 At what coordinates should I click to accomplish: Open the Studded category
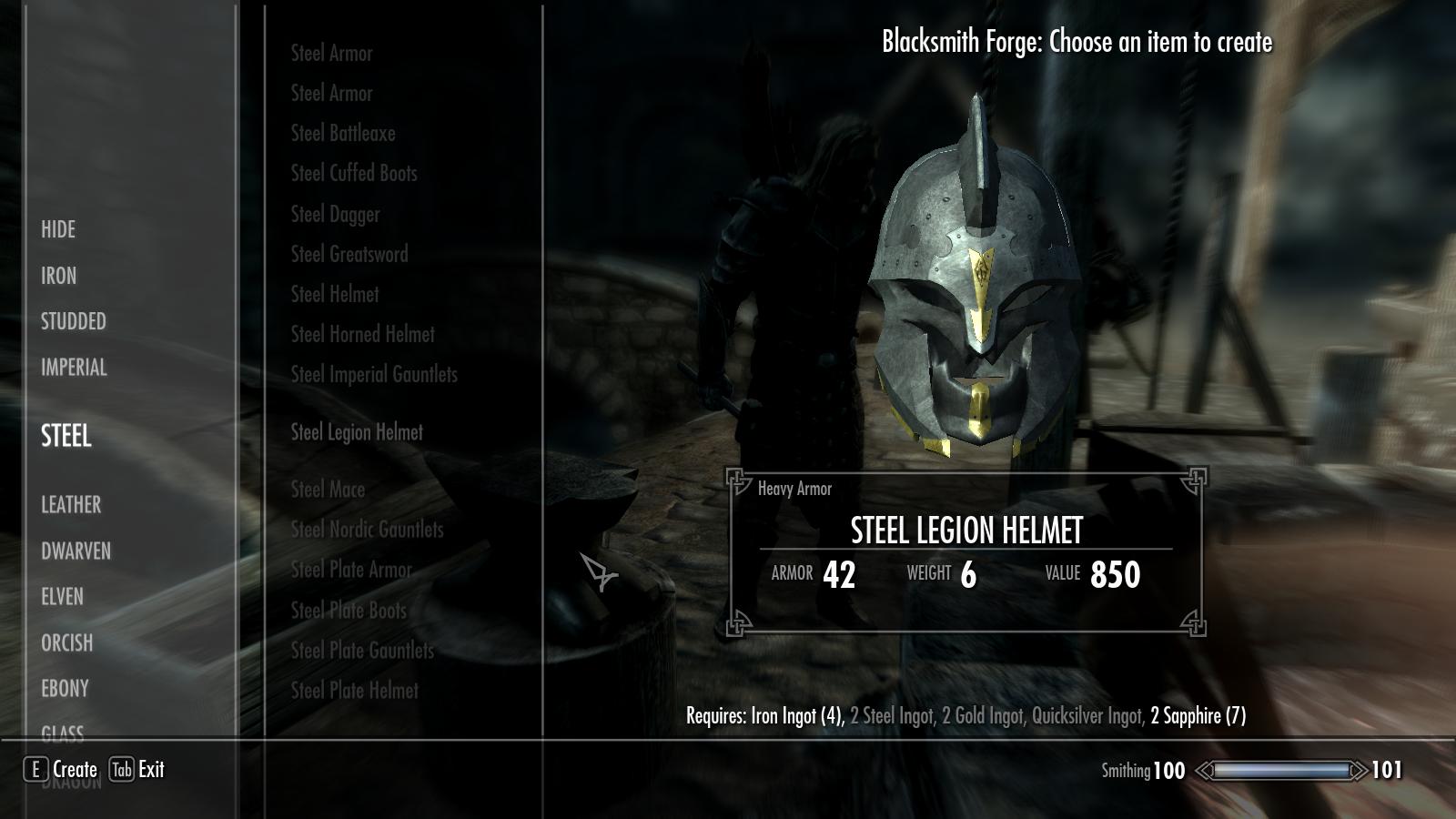point(74,321)
